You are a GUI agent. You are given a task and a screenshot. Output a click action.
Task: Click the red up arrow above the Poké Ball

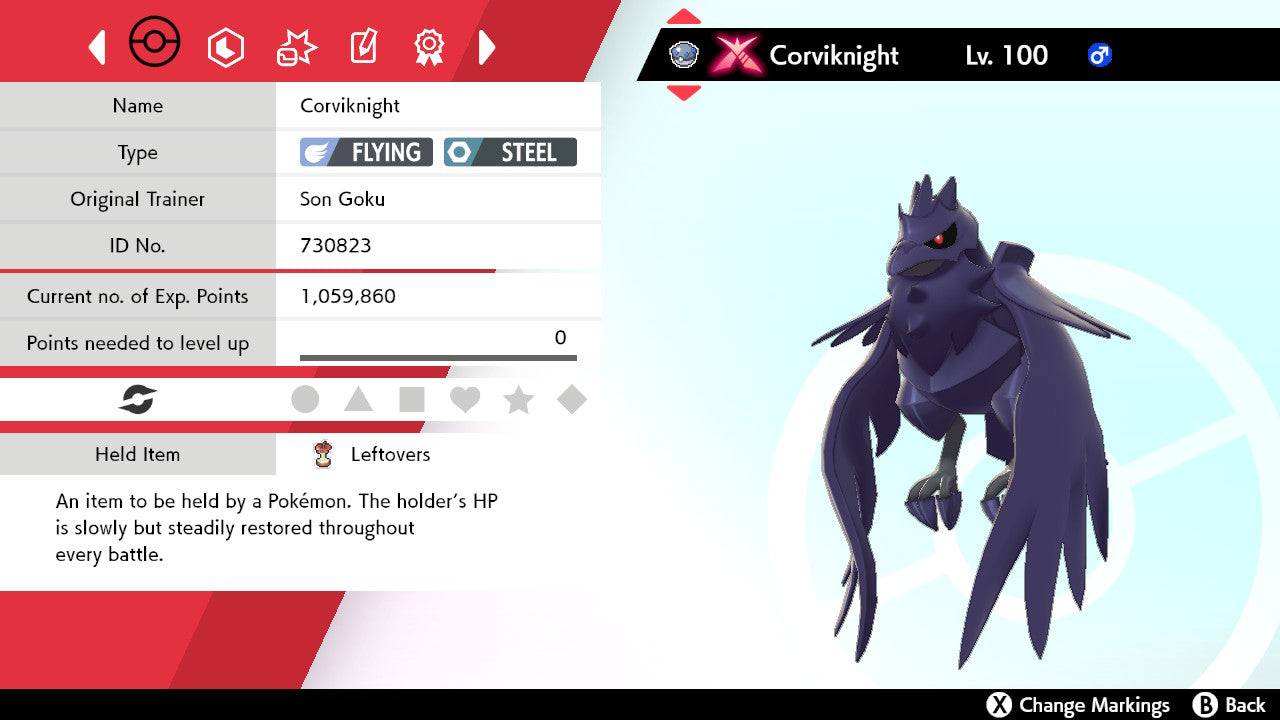683,16
